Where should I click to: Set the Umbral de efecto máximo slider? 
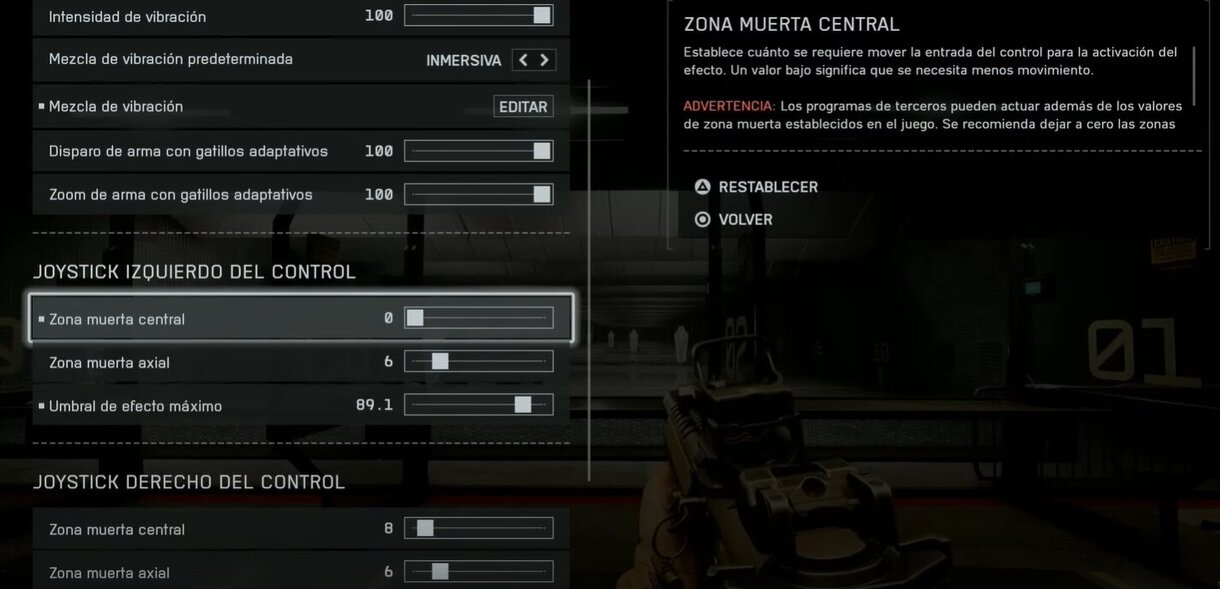pos(479,405)
